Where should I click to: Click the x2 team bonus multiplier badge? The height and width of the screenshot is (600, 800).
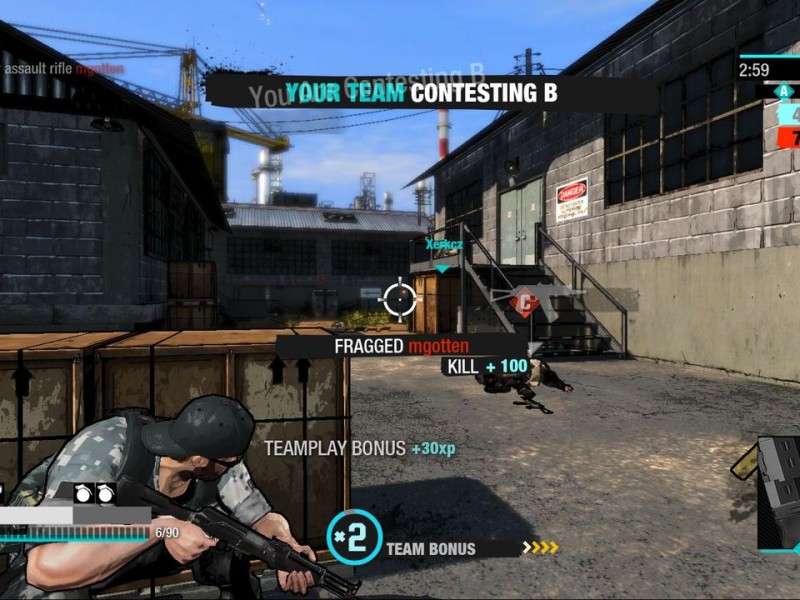coord(354,535)
